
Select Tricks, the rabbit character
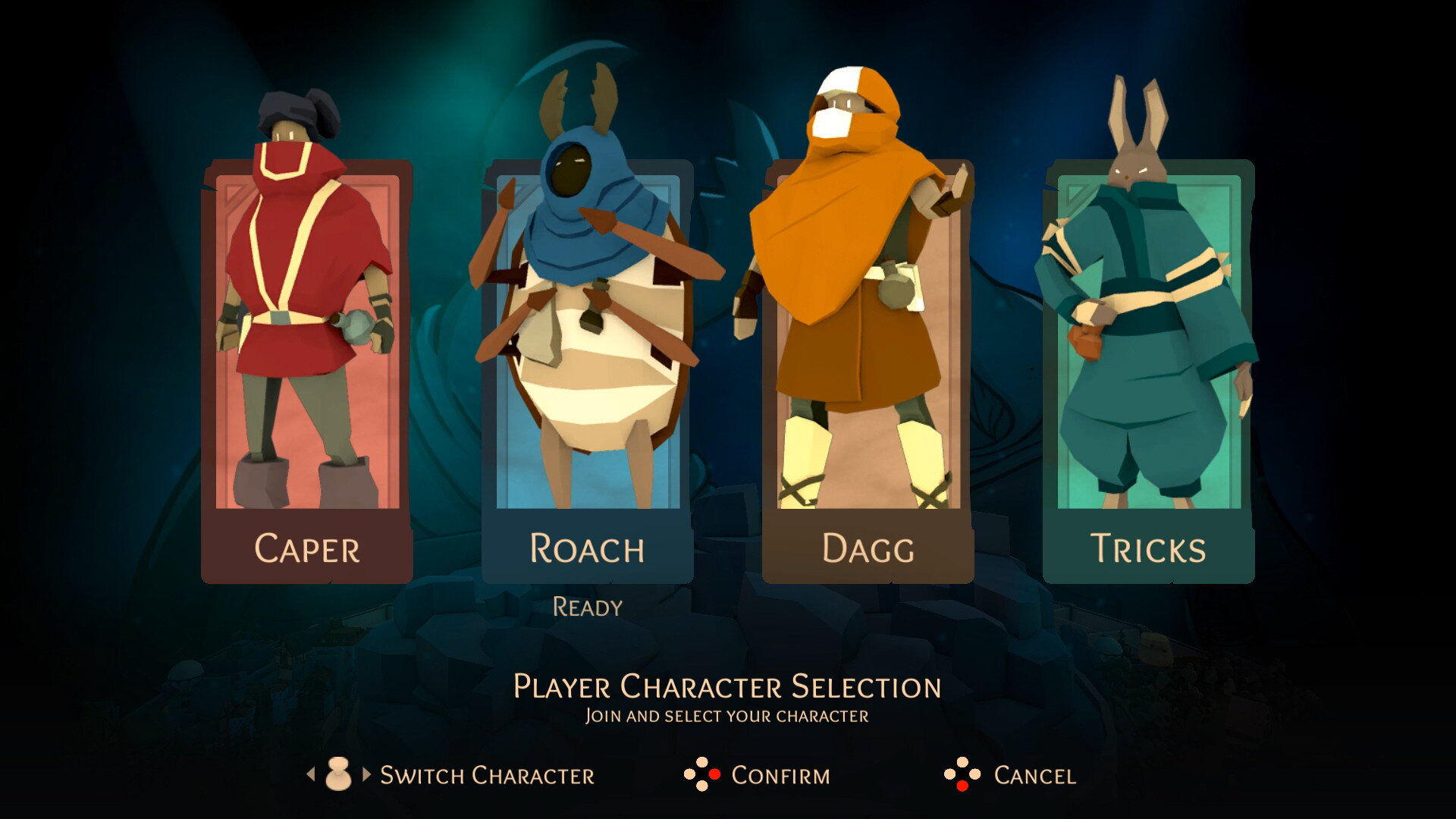tap(1148, 372)
